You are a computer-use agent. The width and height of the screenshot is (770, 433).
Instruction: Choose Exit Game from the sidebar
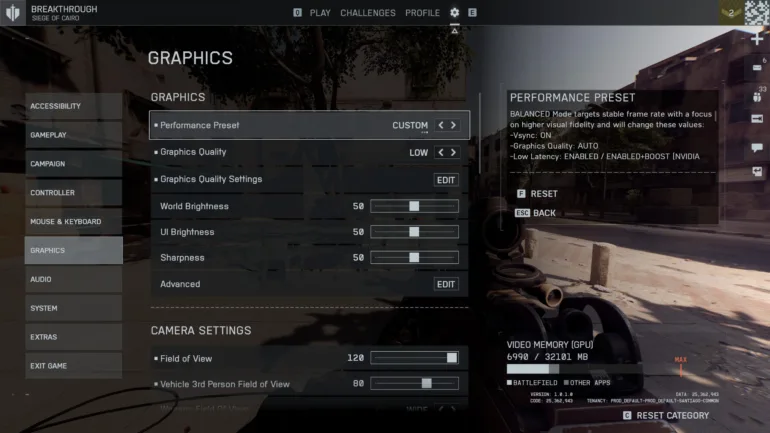tap(74, 366)
